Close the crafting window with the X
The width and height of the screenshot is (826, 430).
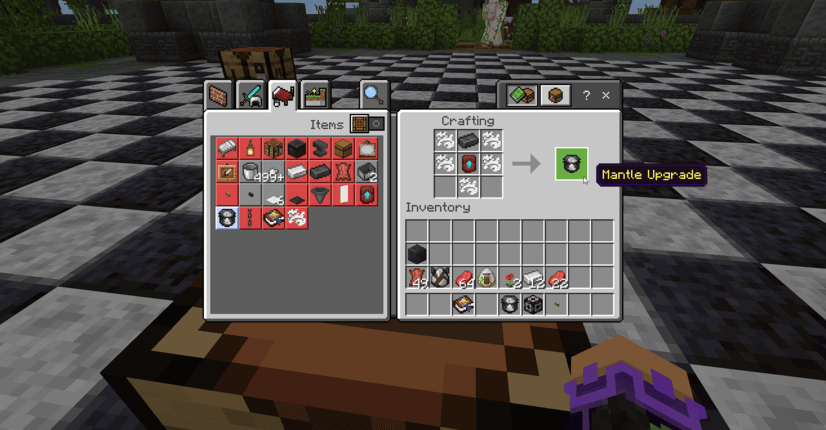[x=605, y=96]
